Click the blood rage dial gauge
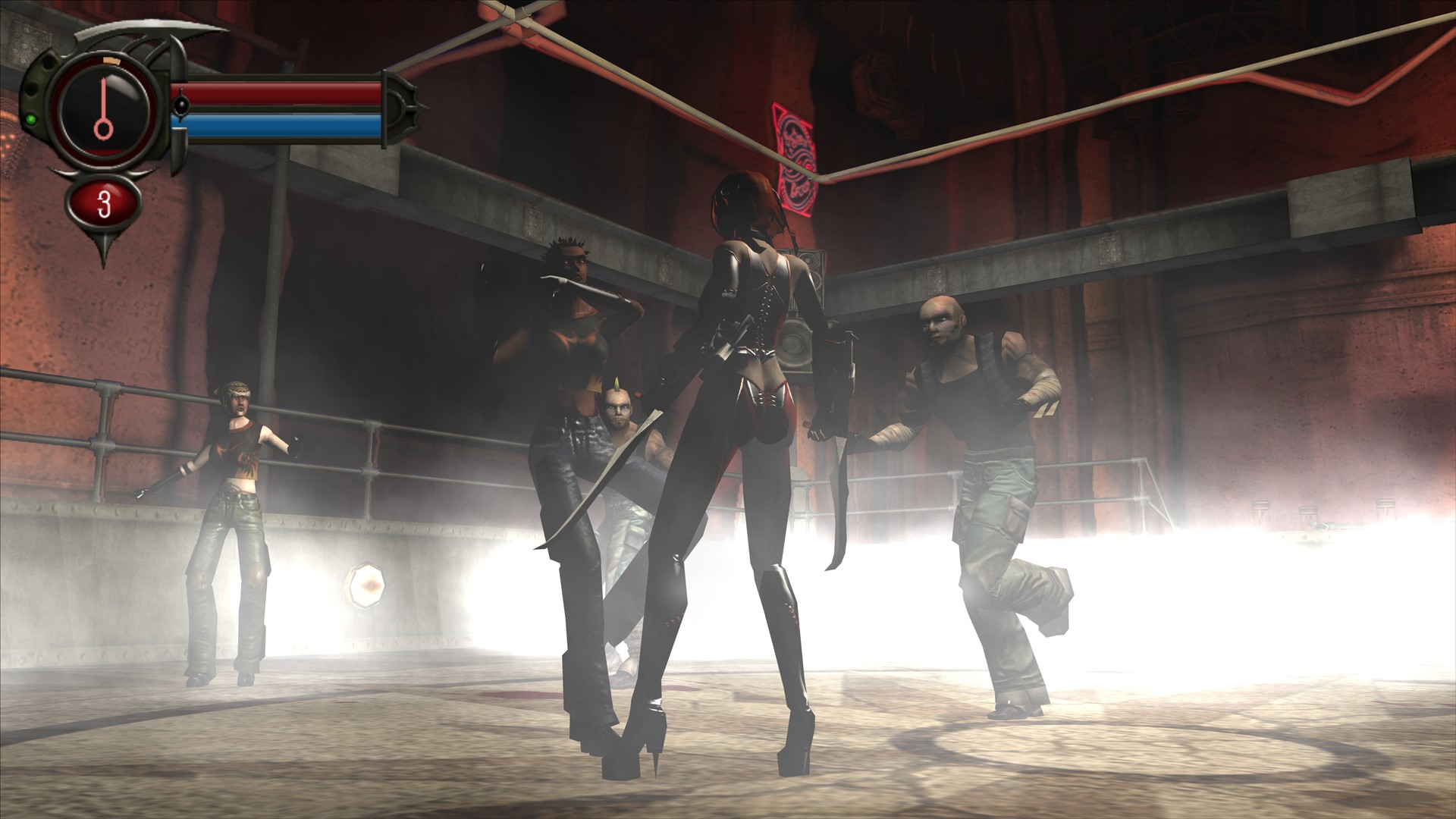The image size is (1456, 819). [x=103, y=108]
